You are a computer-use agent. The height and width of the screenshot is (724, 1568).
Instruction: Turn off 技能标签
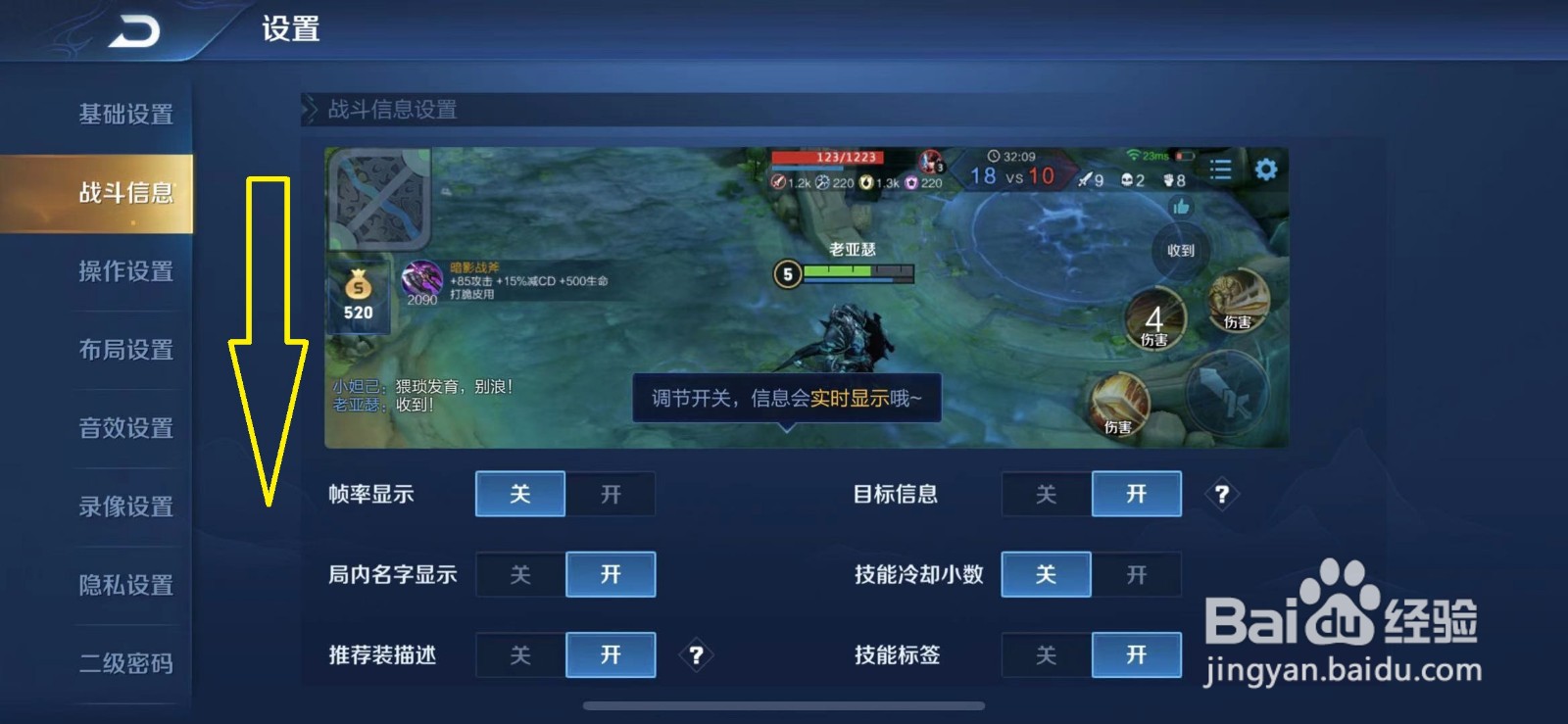1045,654
